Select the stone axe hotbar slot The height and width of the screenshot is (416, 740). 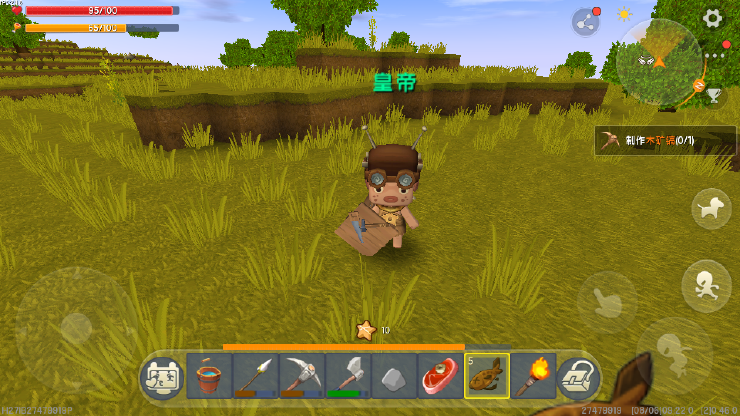(347, 377)
